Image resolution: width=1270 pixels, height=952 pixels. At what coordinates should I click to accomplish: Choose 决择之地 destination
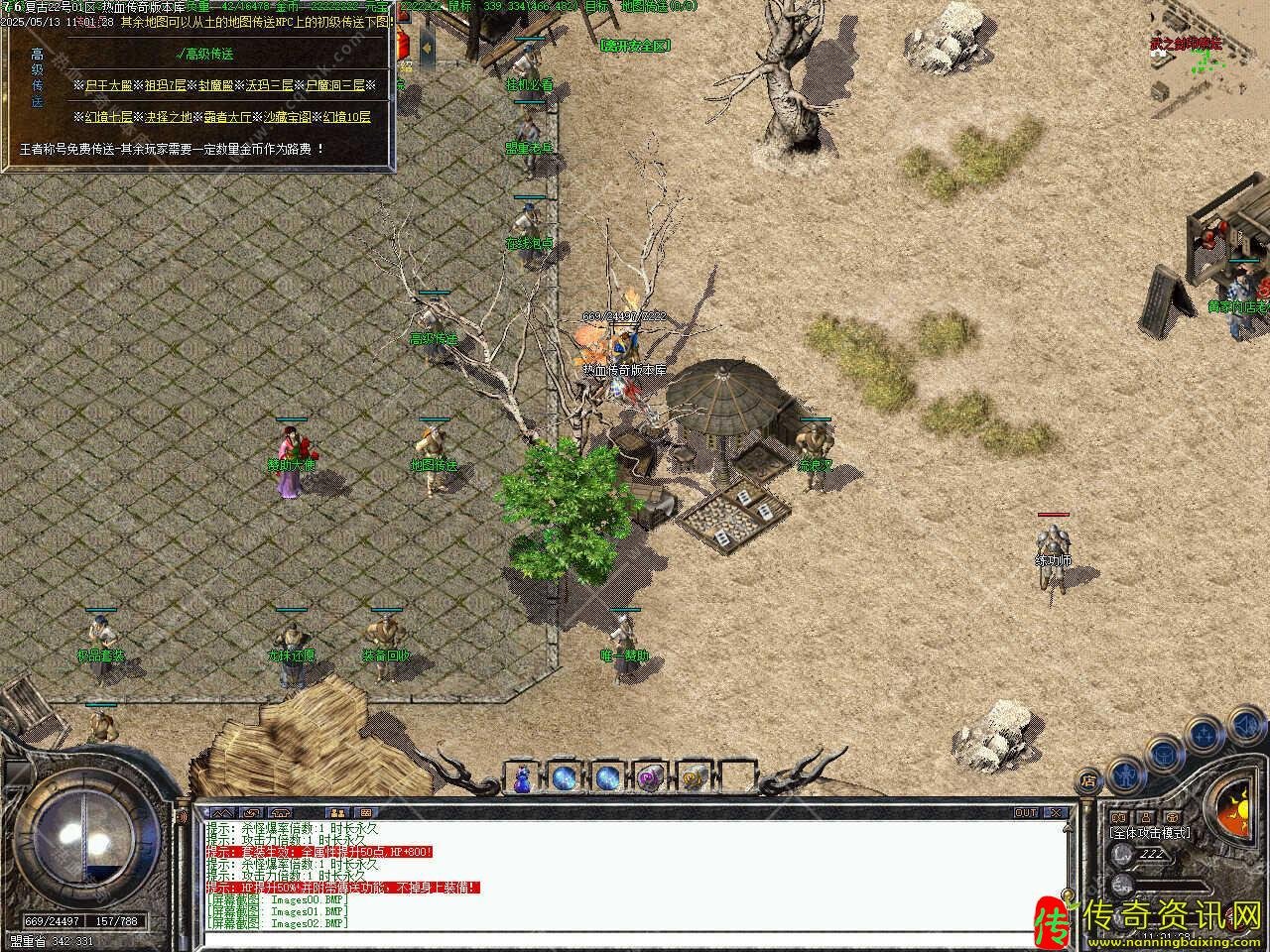tap(169, 117)
